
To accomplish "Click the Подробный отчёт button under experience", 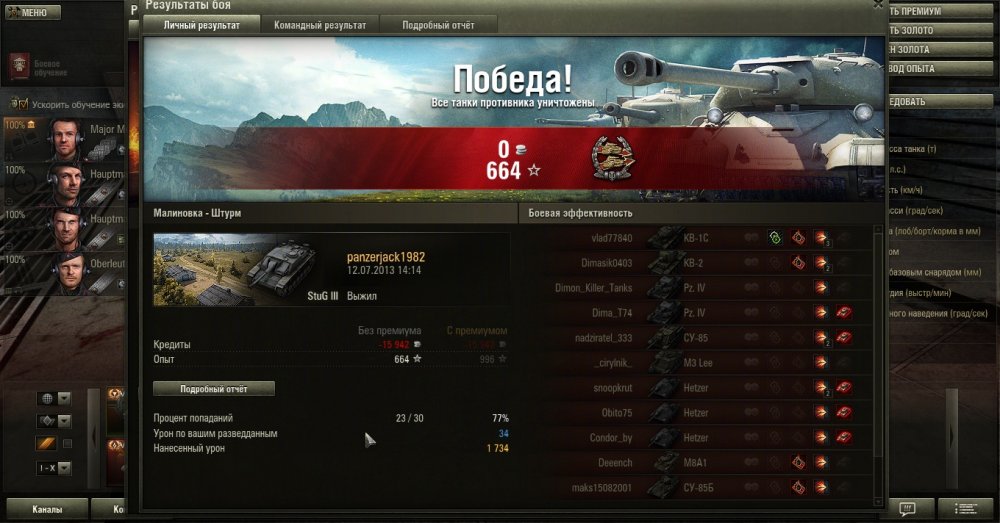I will coord(213,388).
